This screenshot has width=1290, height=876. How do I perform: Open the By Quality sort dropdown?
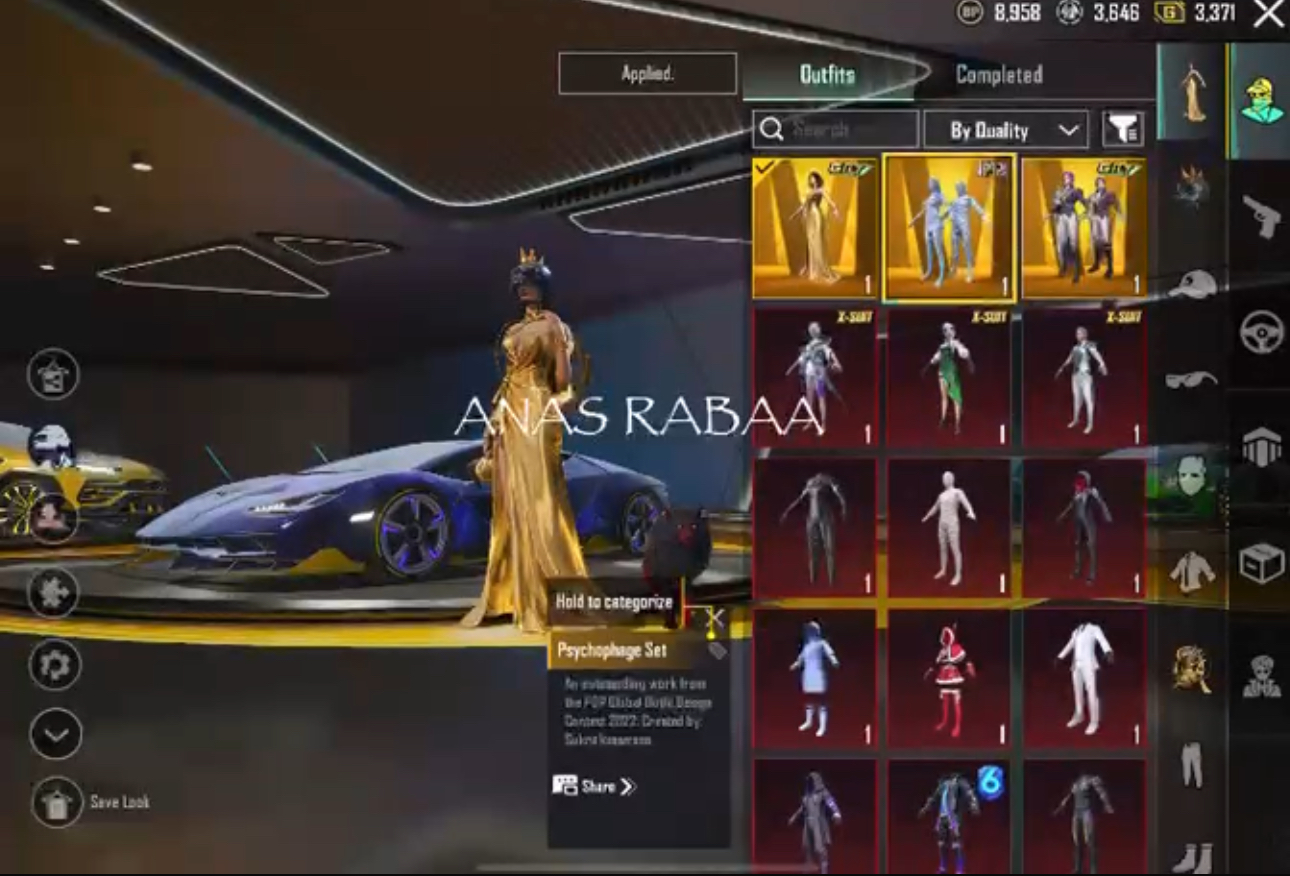[1004, 130]
